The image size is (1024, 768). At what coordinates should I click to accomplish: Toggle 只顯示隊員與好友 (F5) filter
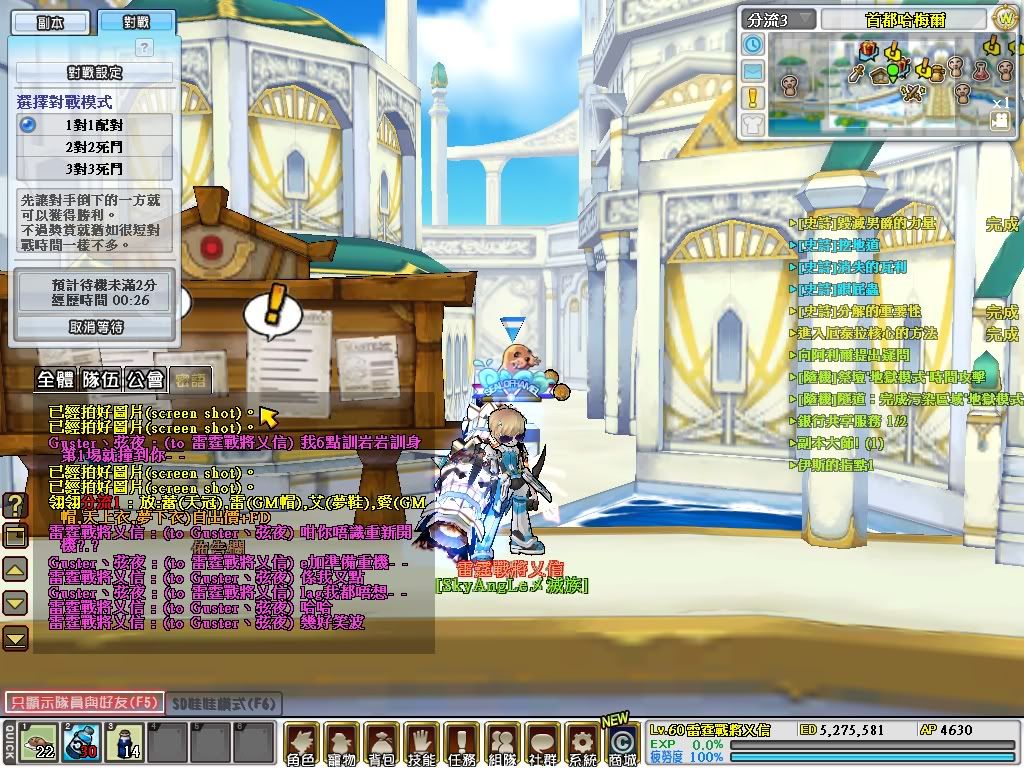click(x=83, y=703)
